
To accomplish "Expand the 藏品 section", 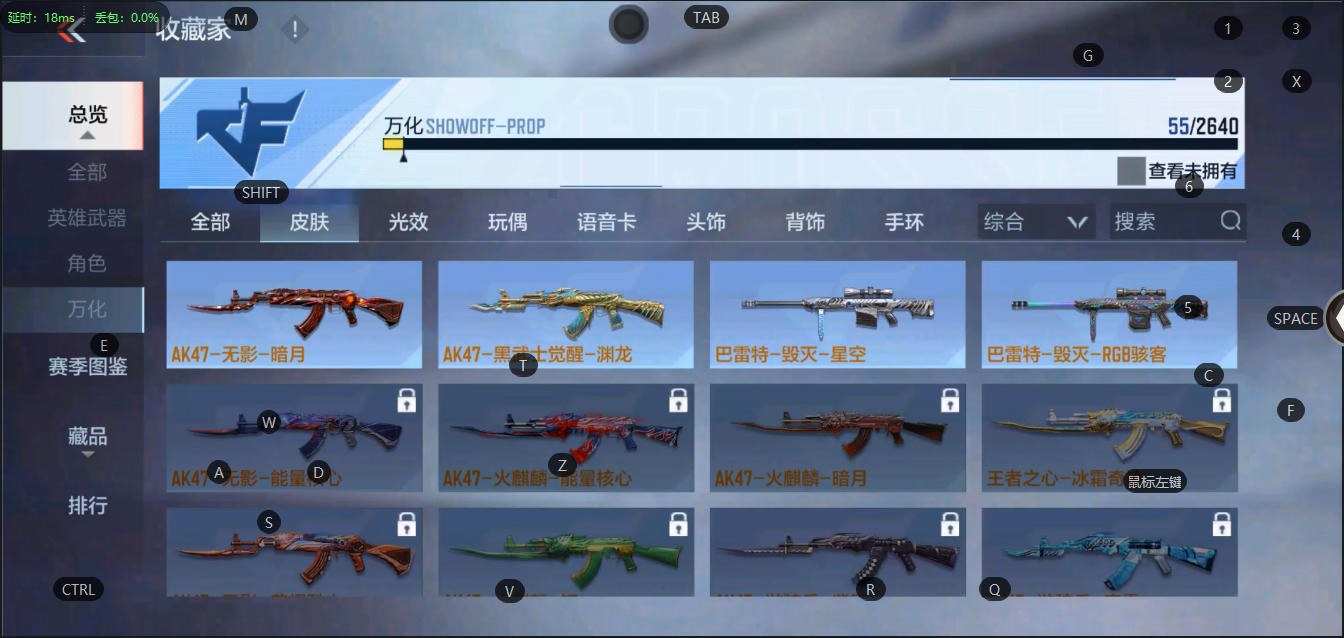I will 87,437.
